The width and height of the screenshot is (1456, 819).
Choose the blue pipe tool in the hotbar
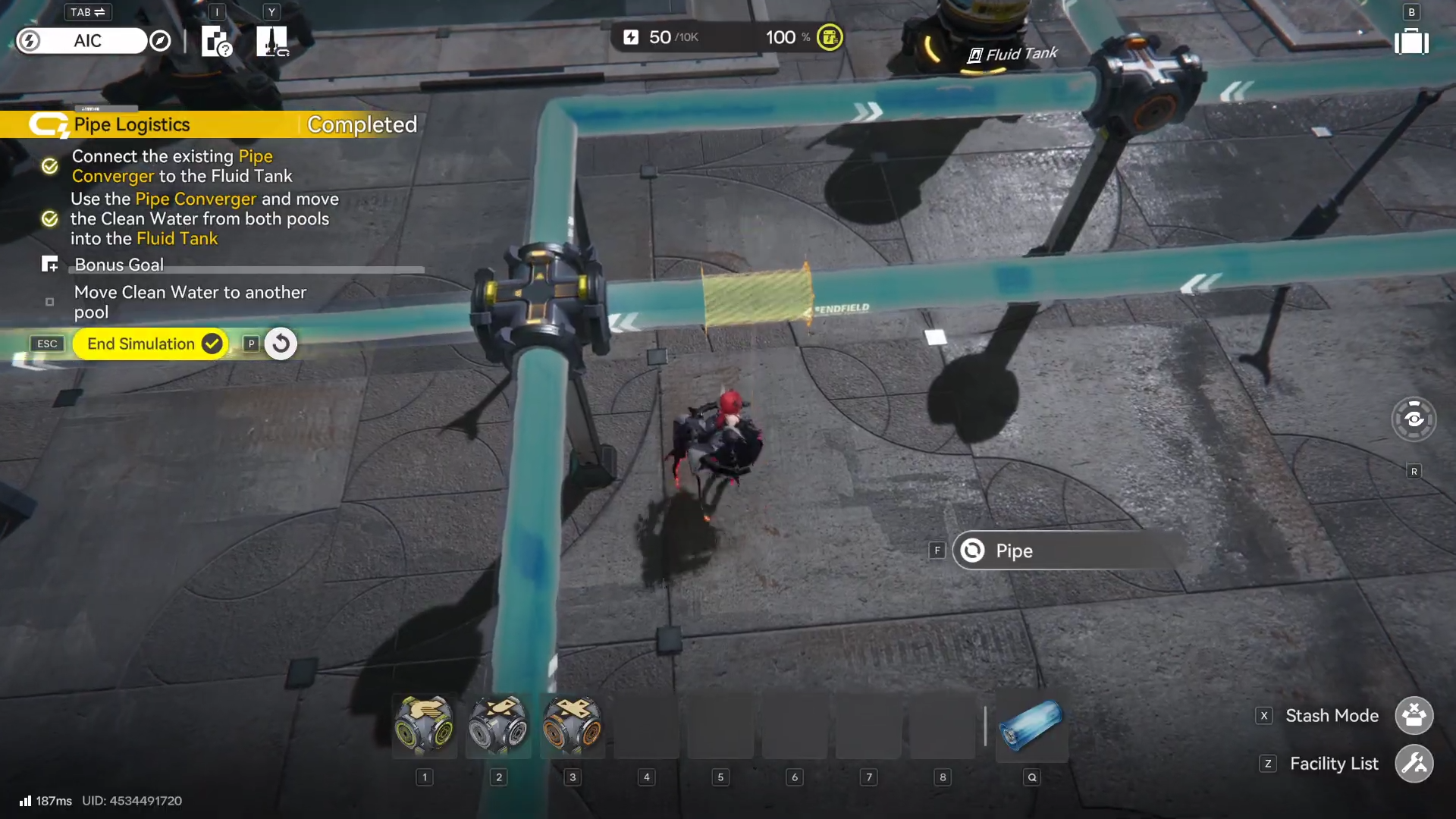[x=1031, y=726]
